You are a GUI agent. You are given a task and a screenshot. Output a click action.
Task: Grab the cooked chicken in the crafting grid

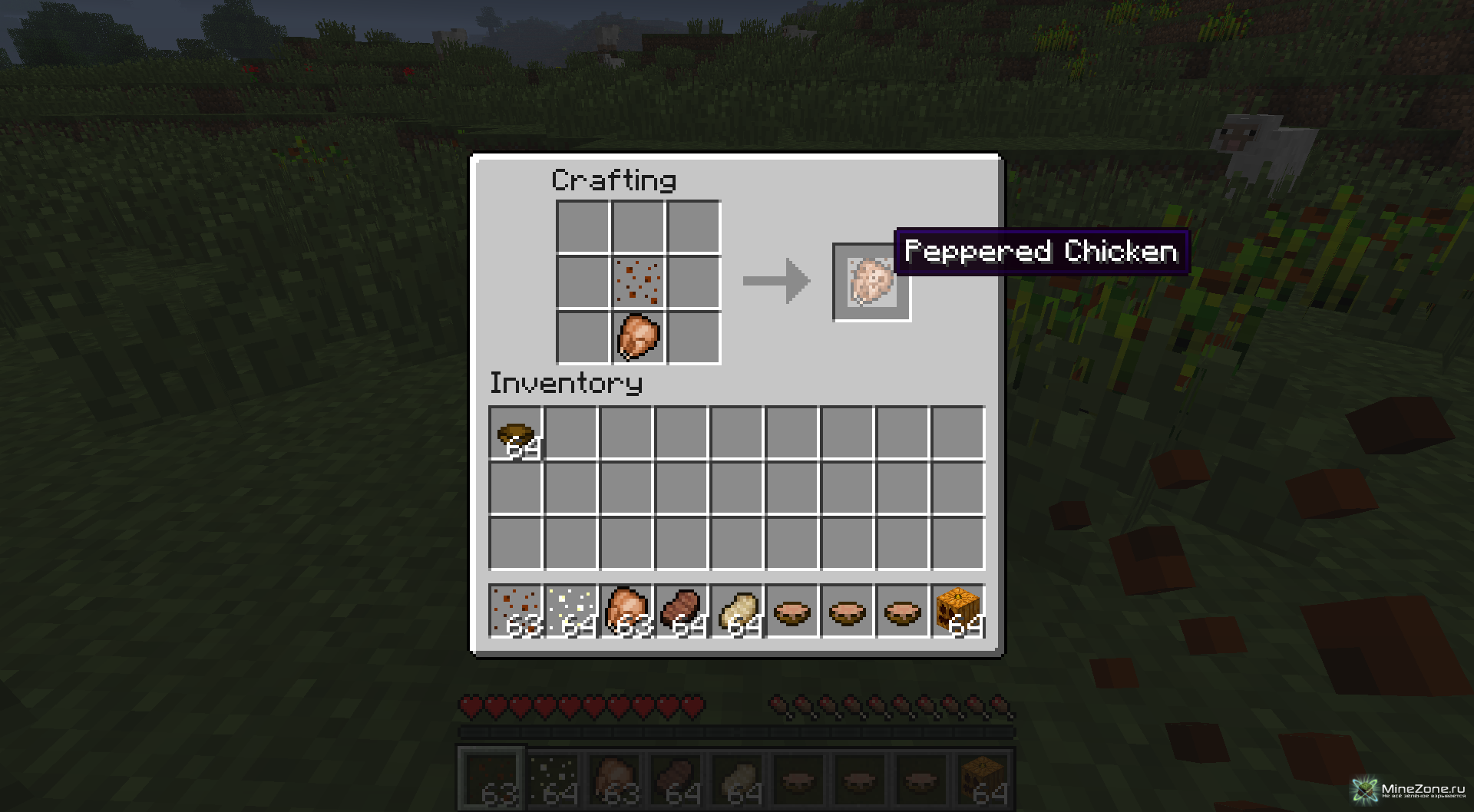pyautogui.click(x=638, y=337)
